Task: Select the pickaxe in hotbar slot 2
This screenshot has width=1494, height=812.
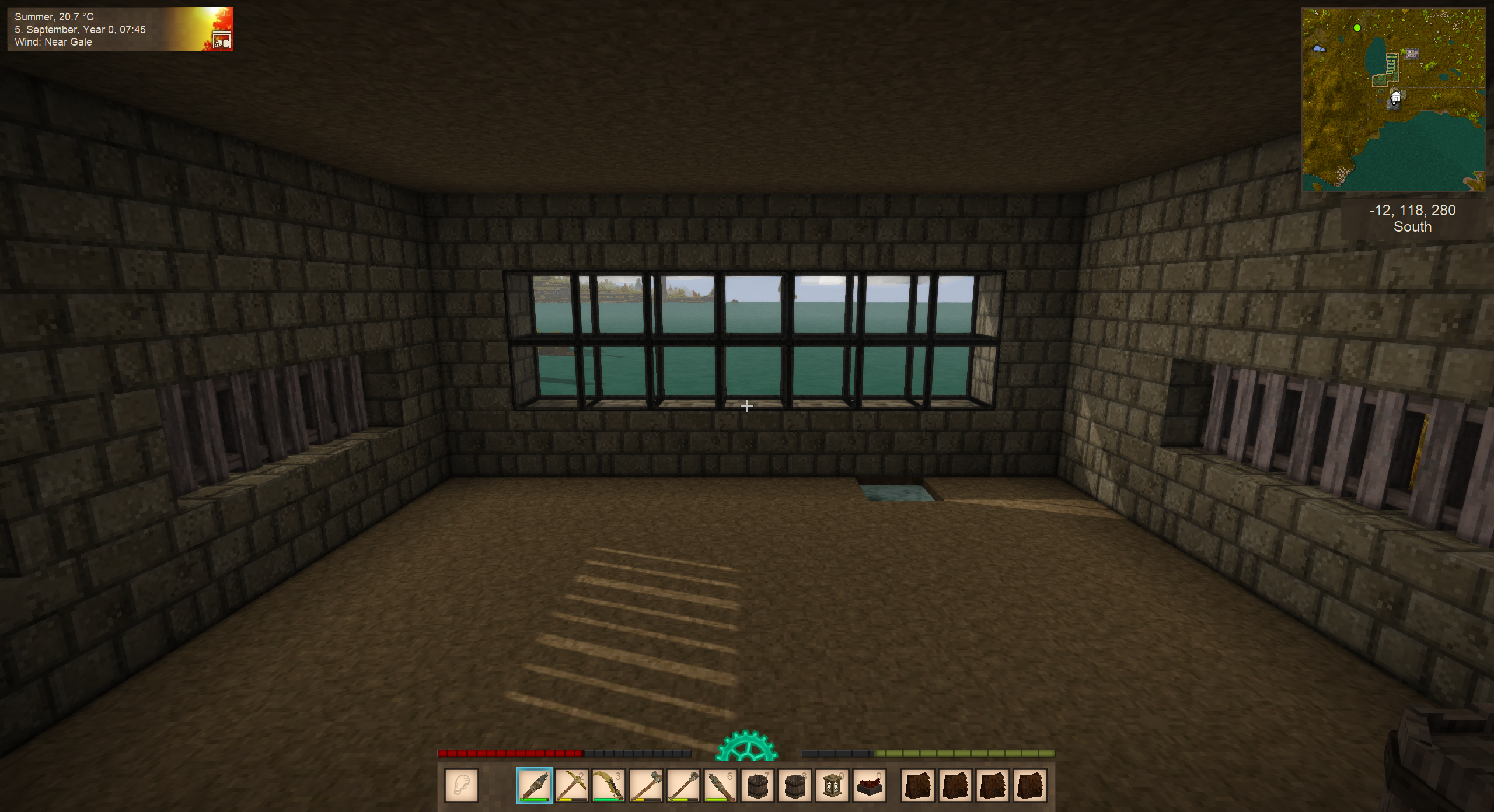Action: (571, 785)
